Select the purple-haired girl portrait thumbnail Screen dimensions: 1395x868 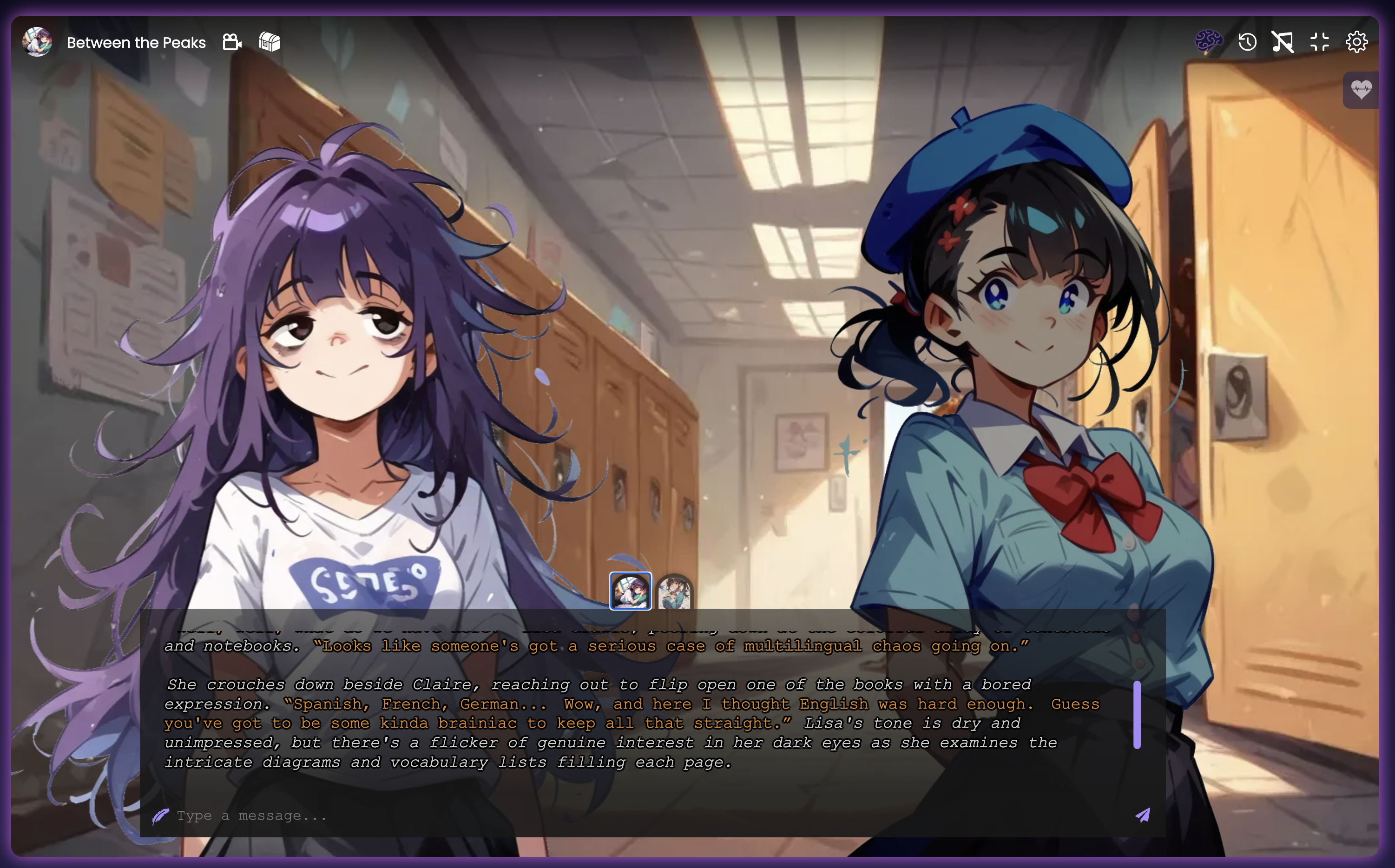click(630, 591)
